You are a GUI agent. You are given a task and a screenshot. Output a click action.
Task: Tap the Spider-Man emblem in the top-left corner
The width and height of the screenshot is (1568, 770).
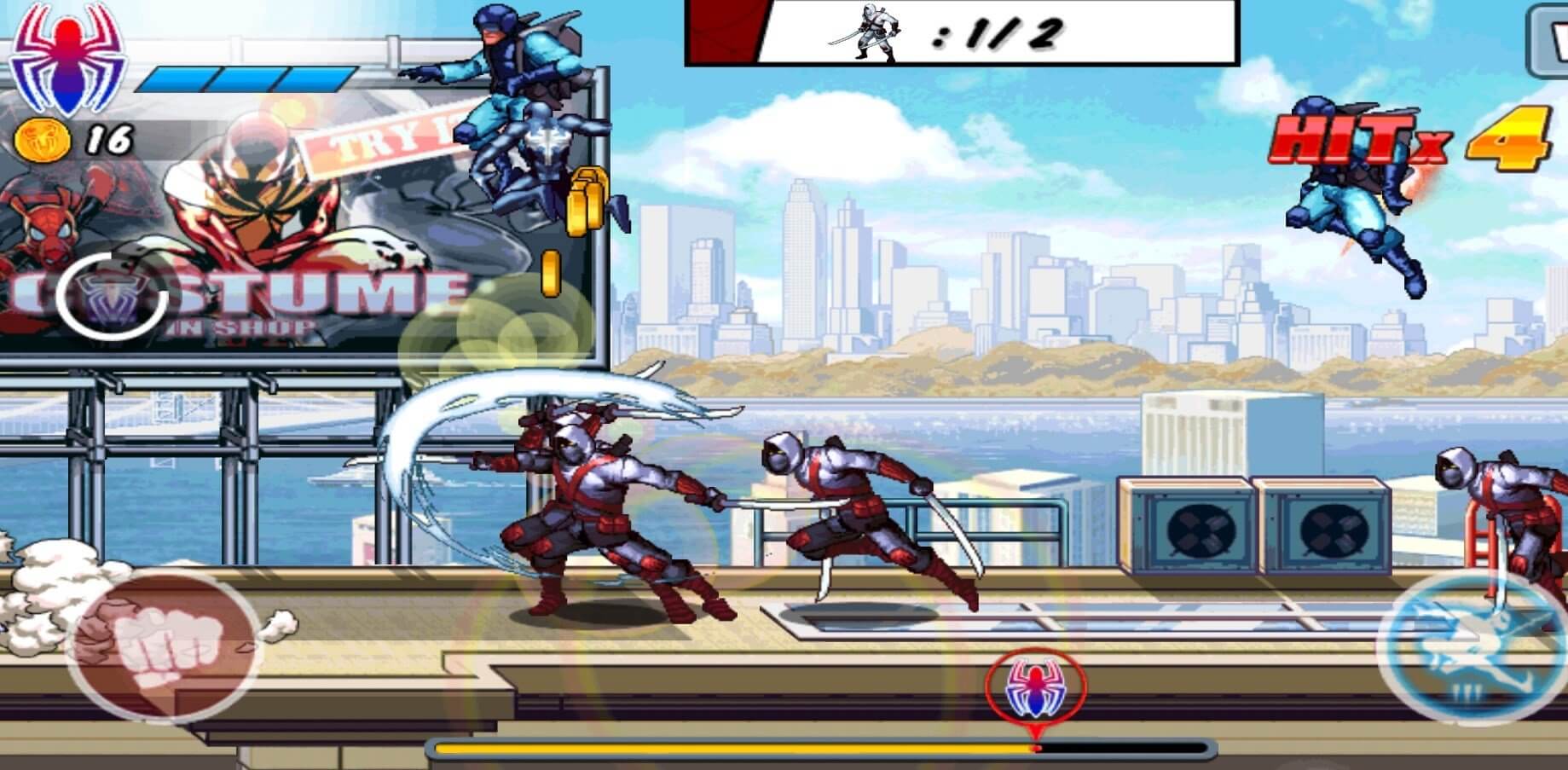coord(68,60)
